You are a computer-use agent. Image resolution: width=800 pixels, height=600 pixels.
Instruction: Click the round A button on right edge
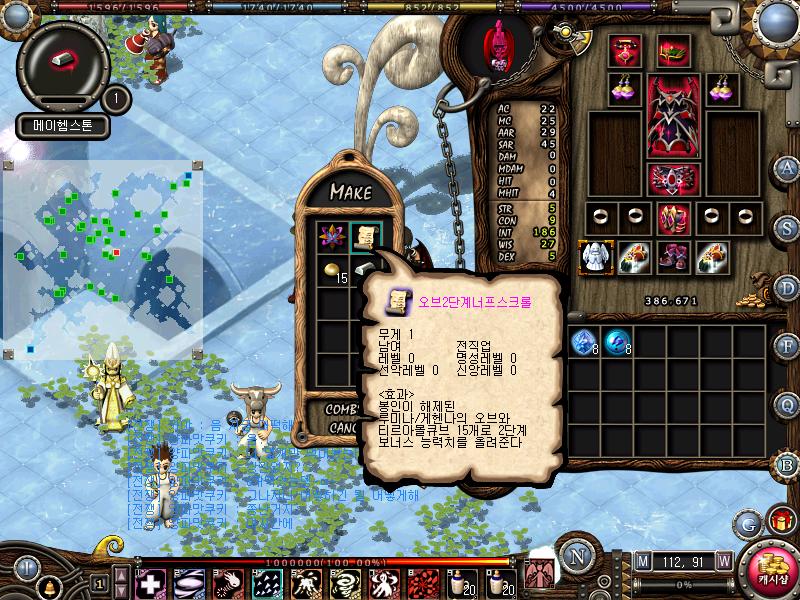point(787,169)
